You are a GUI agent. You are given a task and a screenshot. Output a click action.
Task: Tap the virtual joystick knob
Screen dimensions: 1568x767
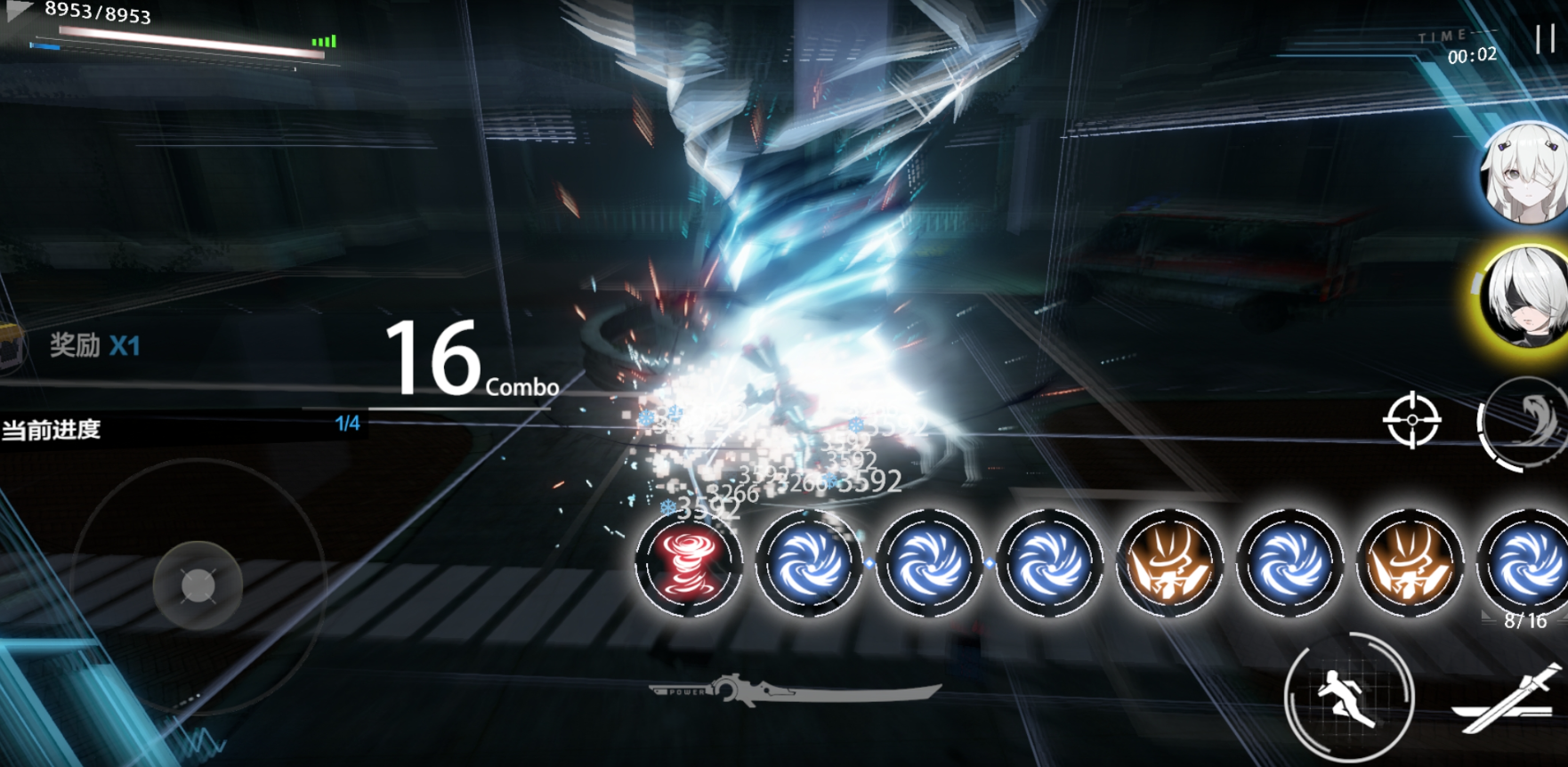point(198,585)
